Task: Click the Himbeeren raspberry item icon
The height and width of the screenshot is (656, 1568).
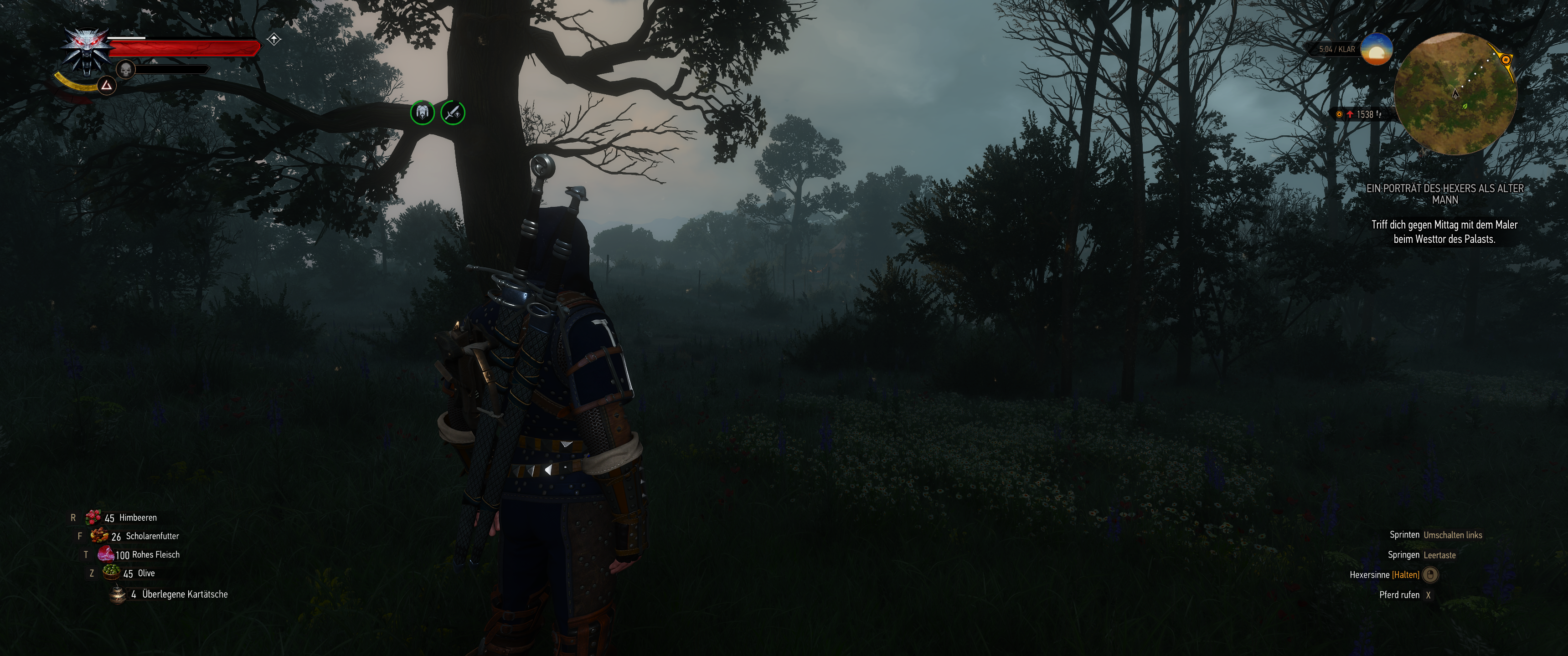Action: [95, 517]
